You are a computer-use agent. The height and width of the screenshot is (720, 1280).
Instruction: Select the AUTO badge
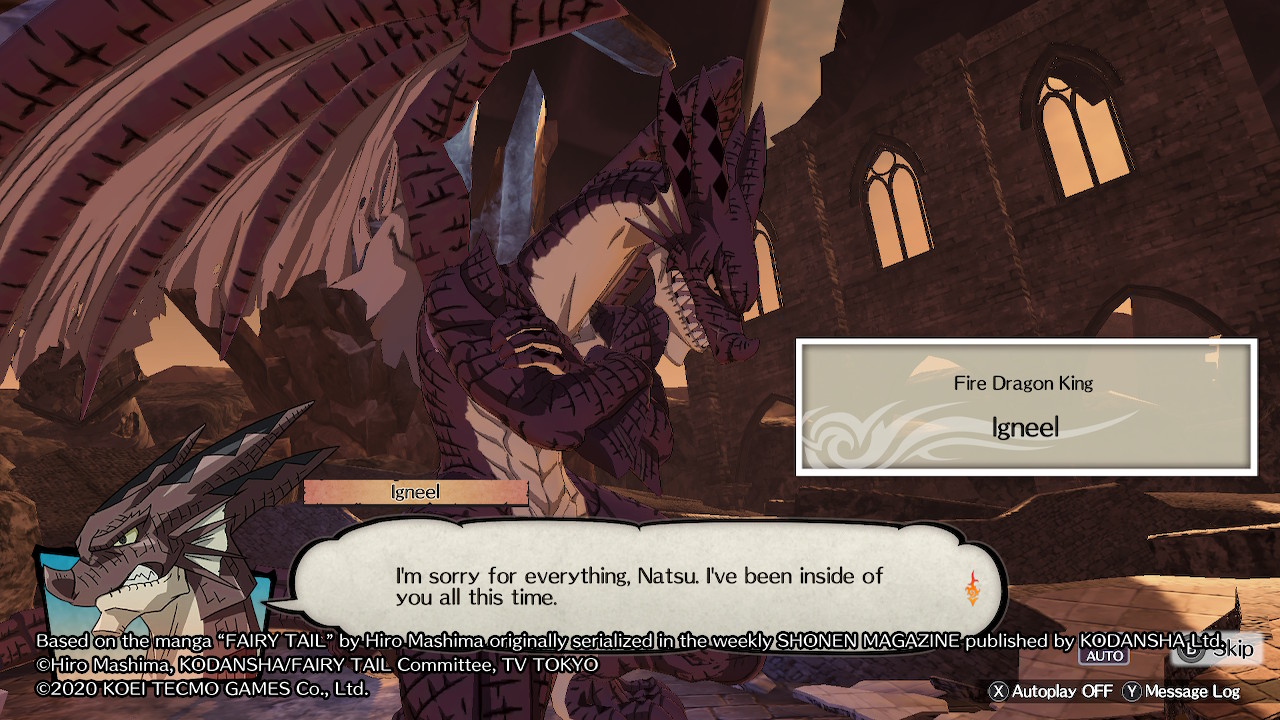[x=1104, y=656]
